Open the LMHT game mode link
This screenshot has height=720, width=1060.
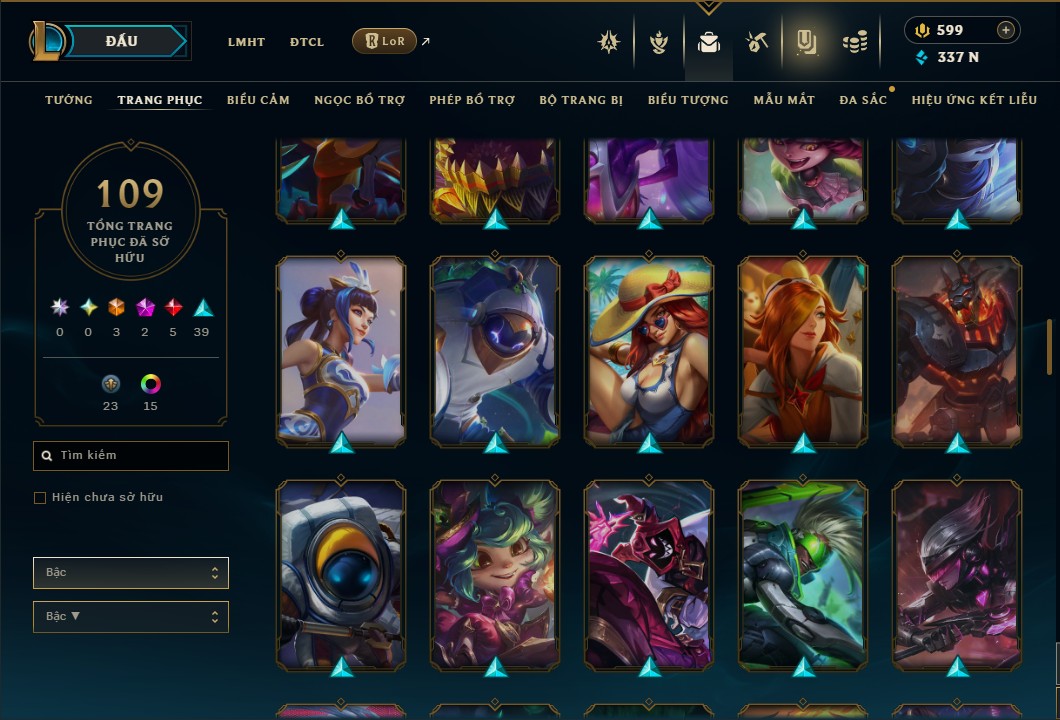click(246, 42)
